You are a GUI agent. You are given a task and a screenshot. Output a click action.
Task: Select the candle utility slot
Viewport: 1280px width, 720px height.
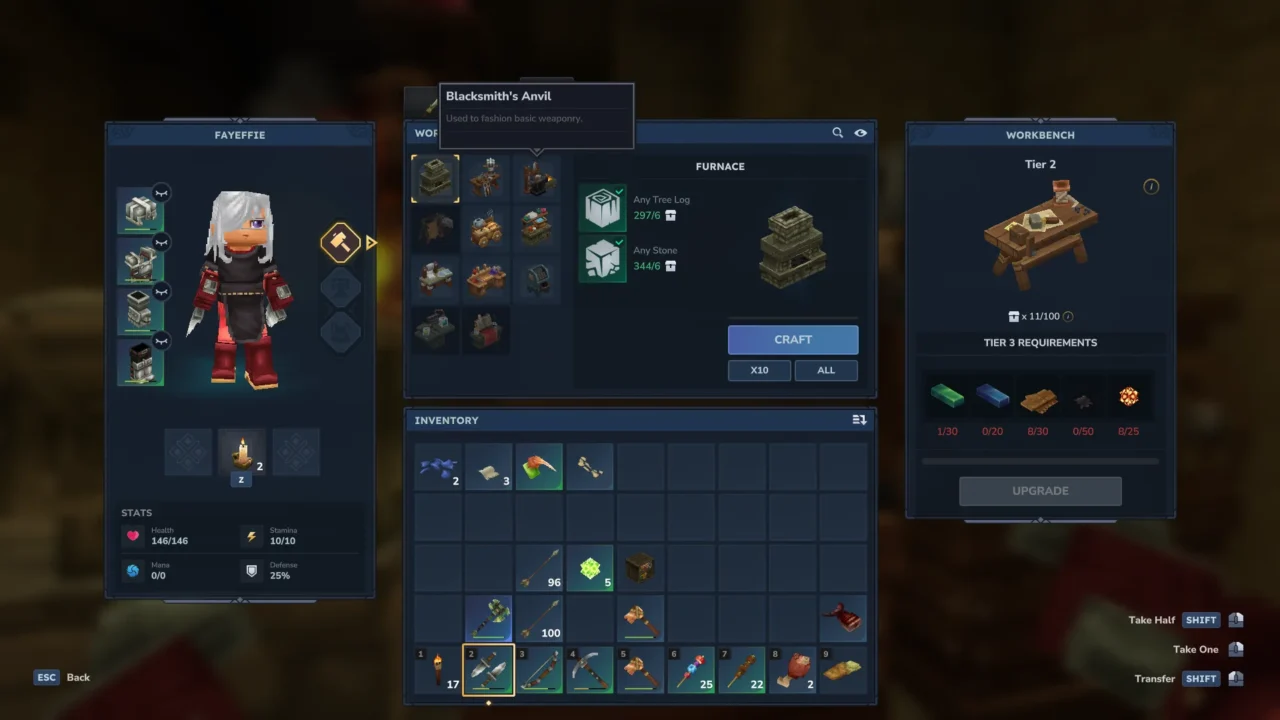click(x=242, y=453)
